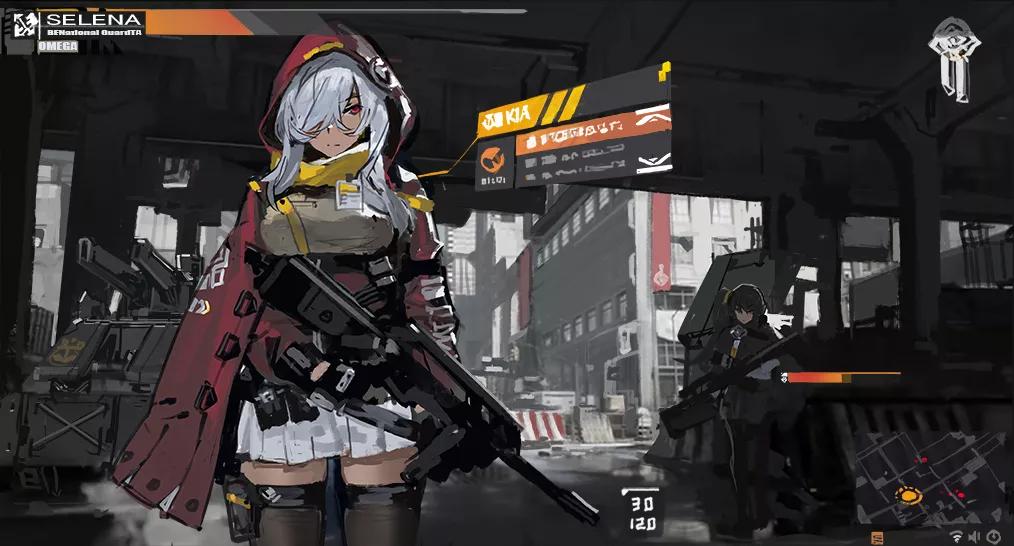Toggle the speaker sound icon
Image resolution: width=1014 pixels, height=546 pixels.
click(x=975, y=538)
